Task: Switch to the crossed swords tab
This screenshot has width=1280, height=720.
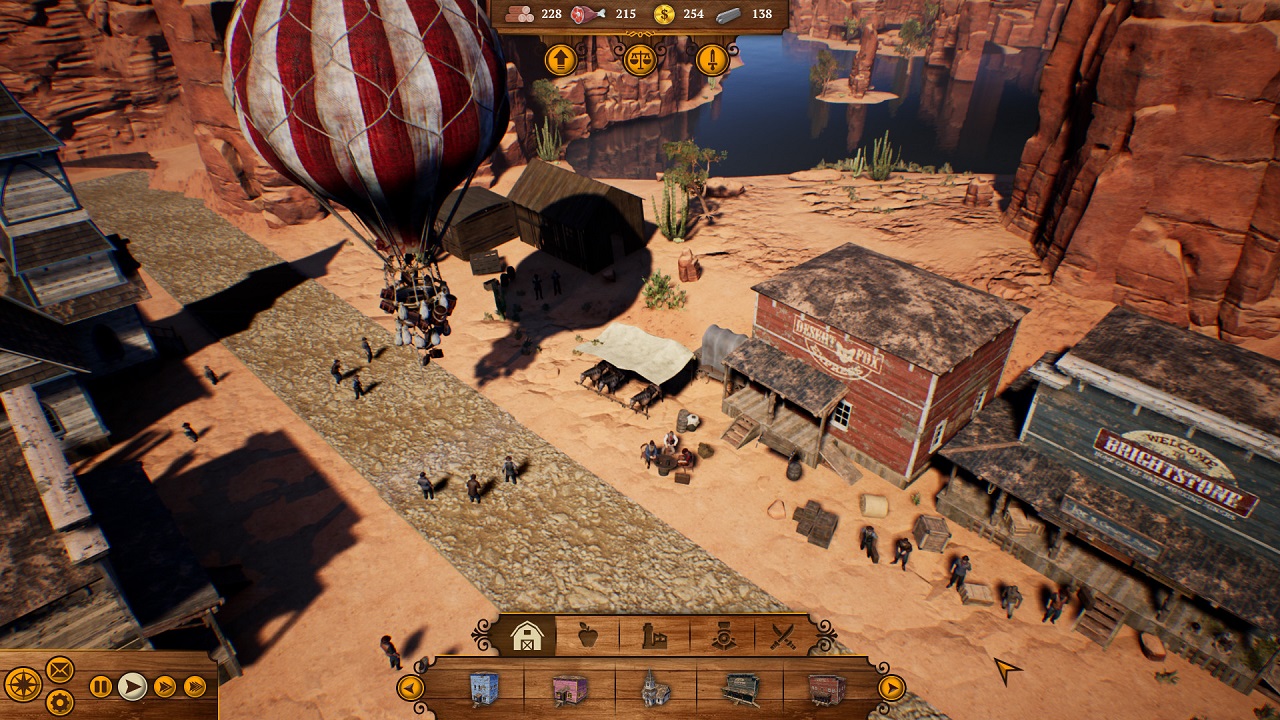Action: point(785,636)
